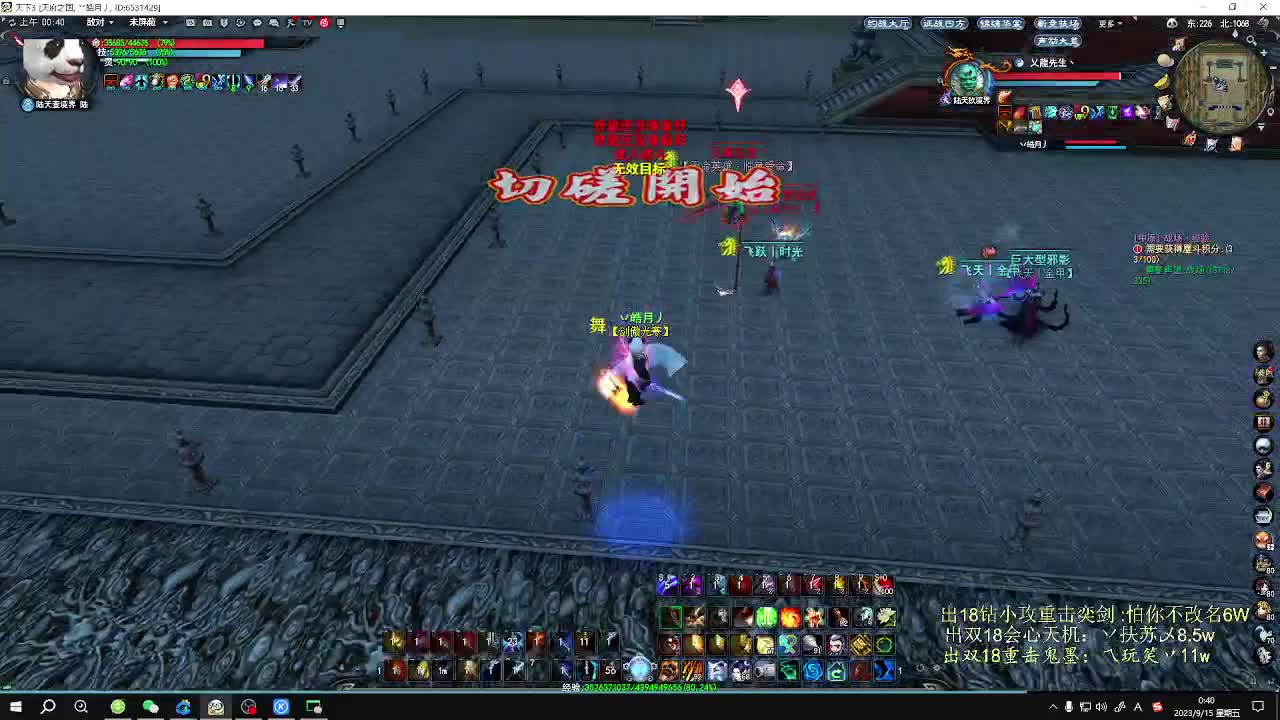Click the clock icon in the top toolbar
Viewport: 1280px width, 720px height.
(241, 23)
